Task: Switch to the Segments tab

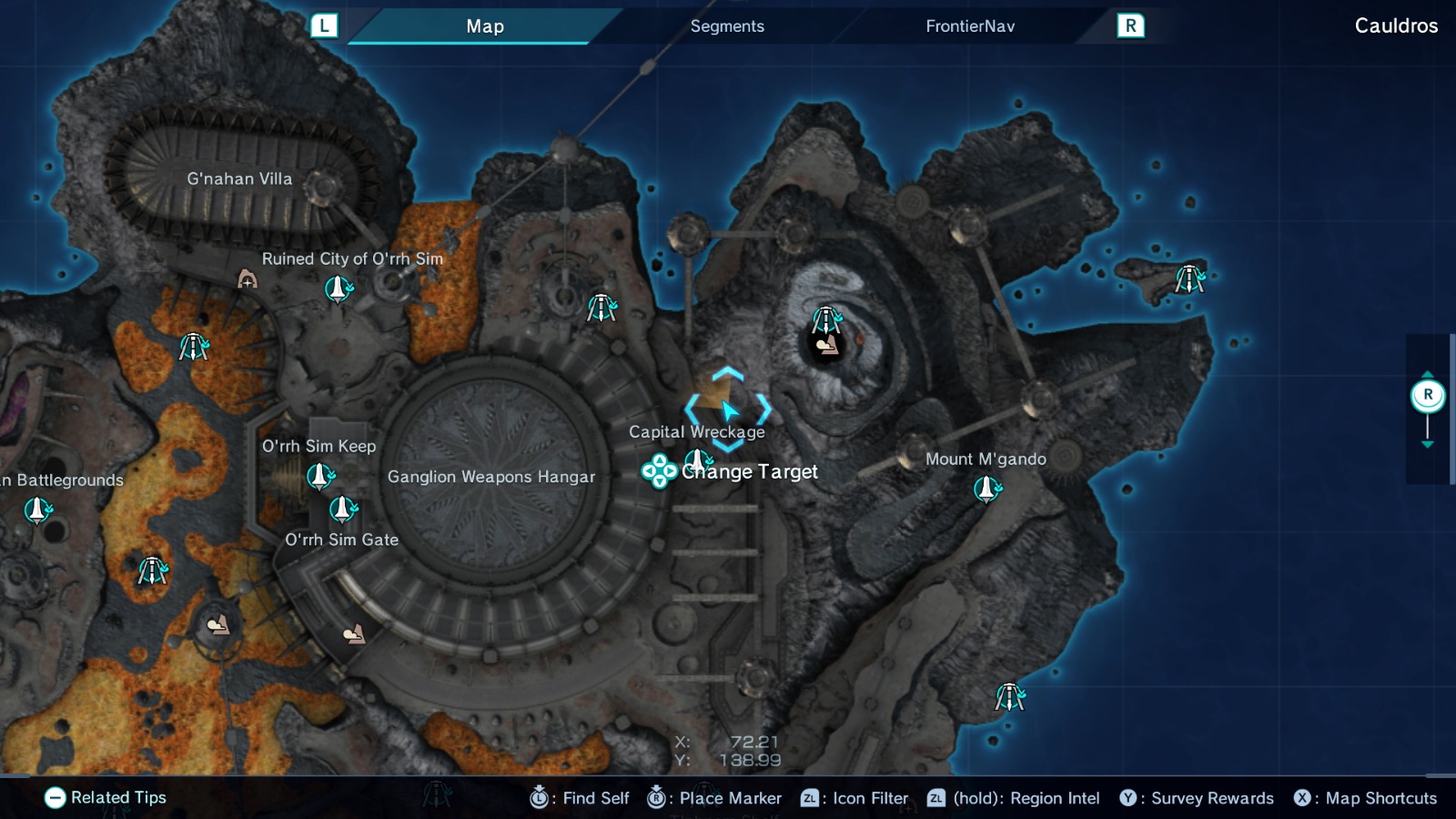Action: [x=728, y=26]
